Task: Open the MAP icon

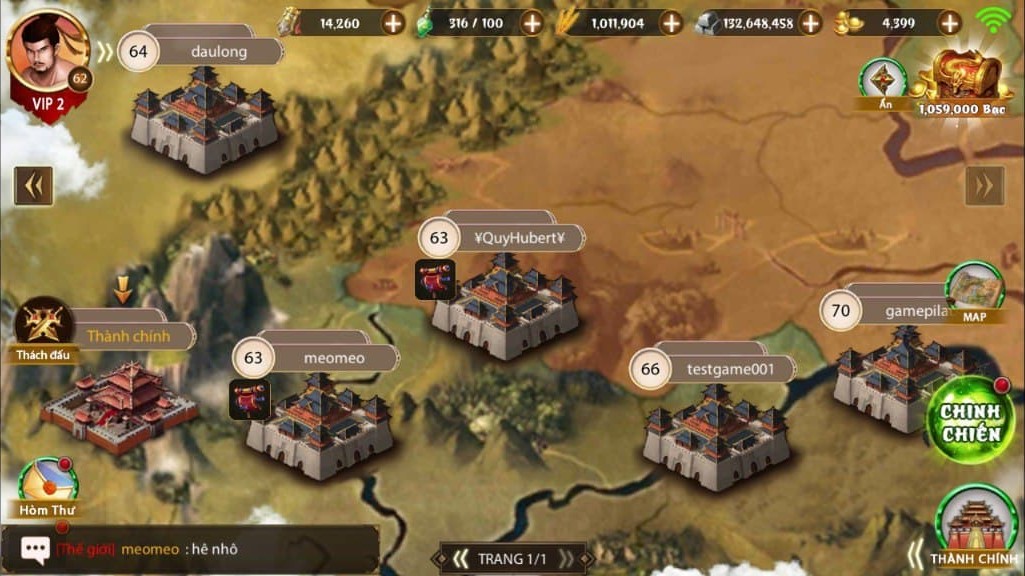Action: pyautogui.click(x=974, y=291)
